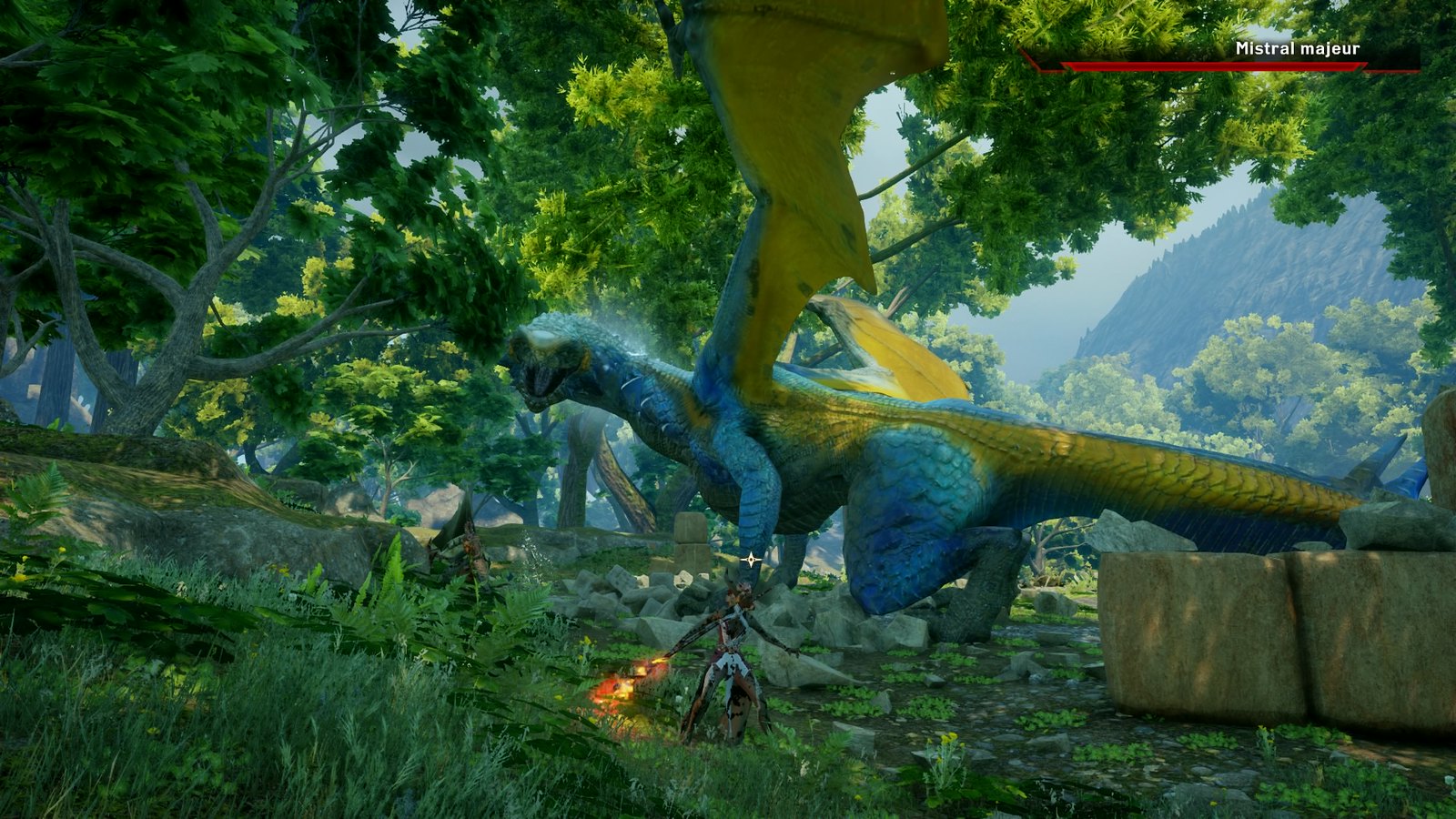This screenshot has width=1456, height=819.
Task: Click the companion fighting on the left
Action: [469, 551]
